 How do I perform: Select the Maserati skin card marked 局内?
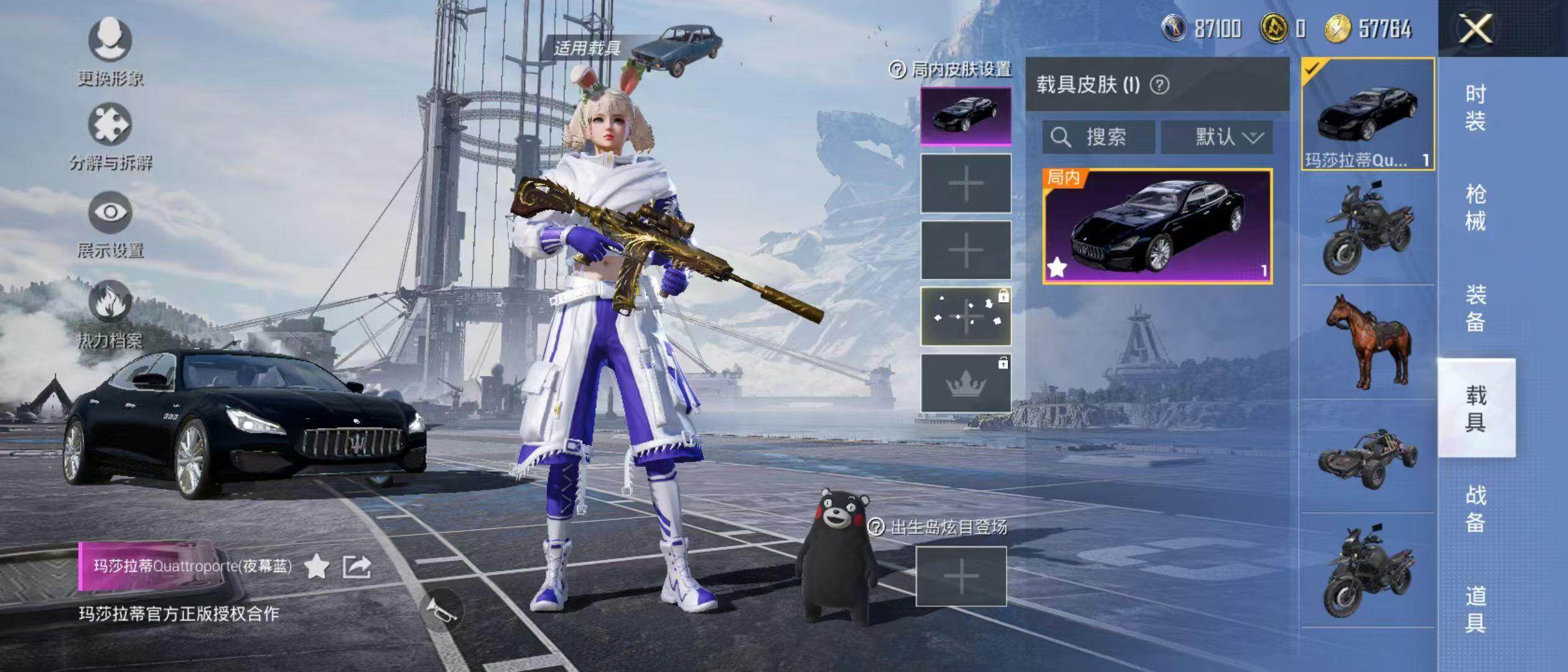coord(1157,226)
